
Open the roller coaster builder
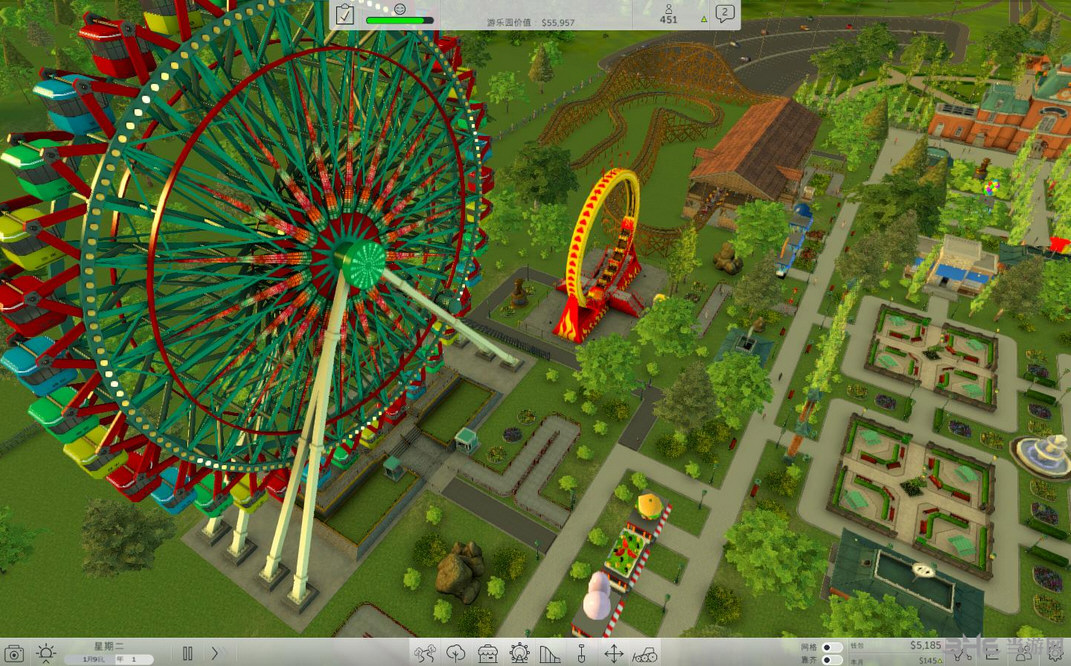click(550, 654)
